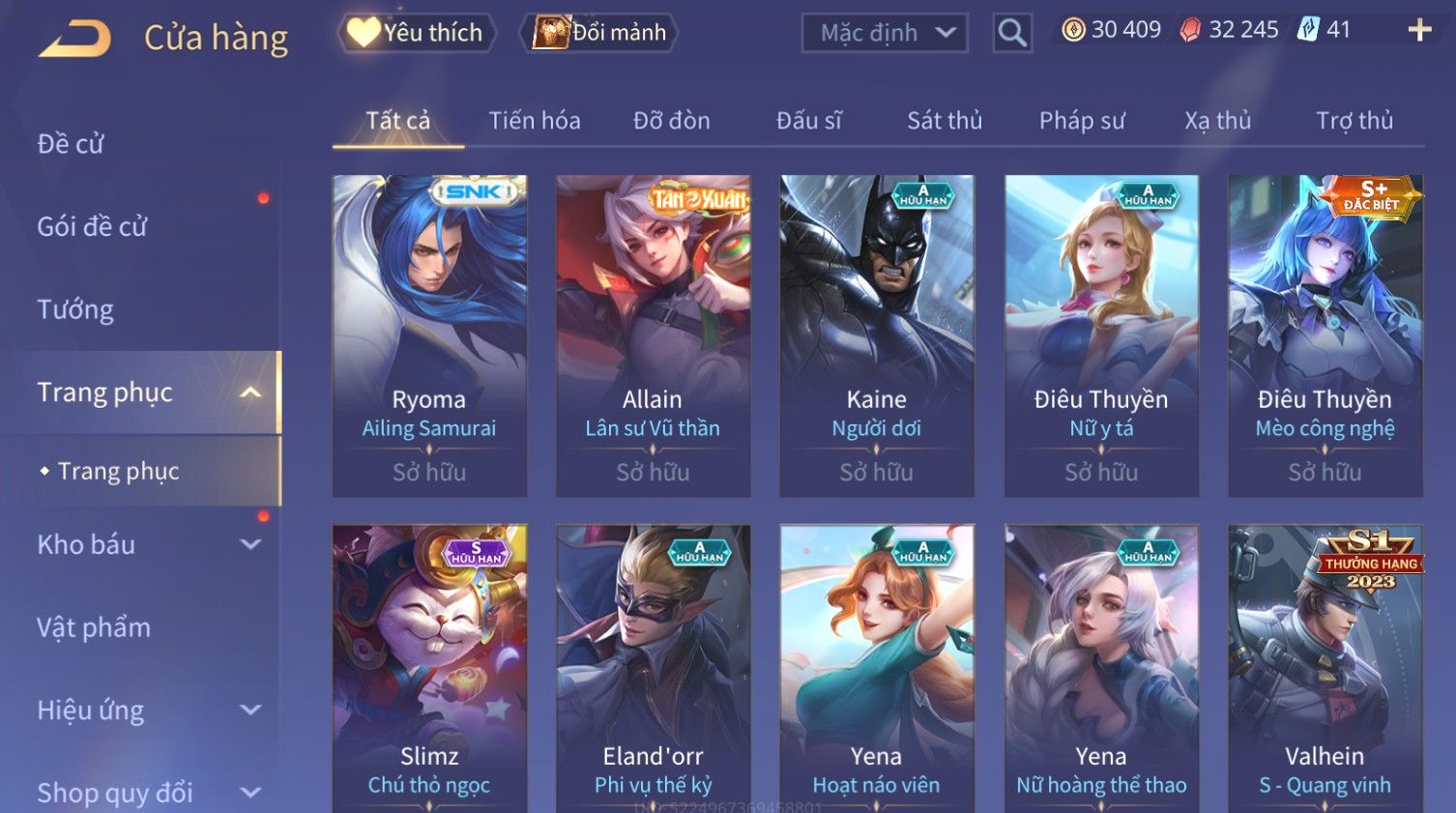Select the Pháp sư tab
This screenshot has width=1456, height=813.
(1082, 121)
